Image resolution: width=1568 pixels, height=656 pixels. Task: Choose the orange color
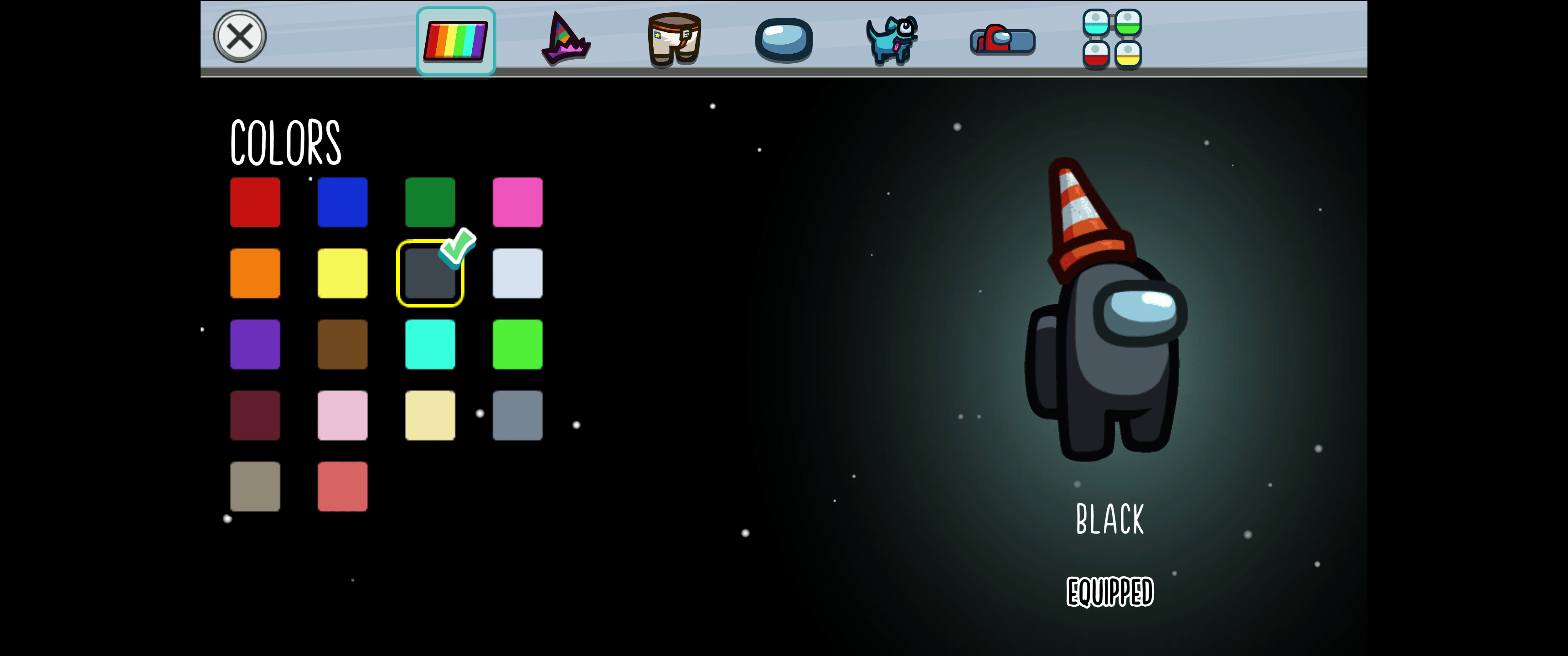click(255, 273)
